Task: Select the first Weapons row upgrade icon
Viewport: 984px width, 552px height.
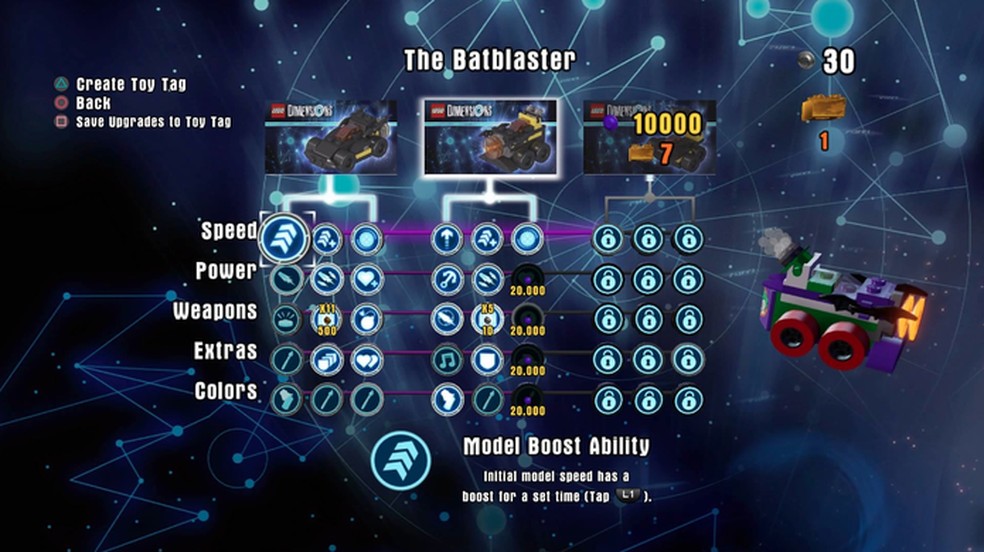Action: tap(286, 319)
